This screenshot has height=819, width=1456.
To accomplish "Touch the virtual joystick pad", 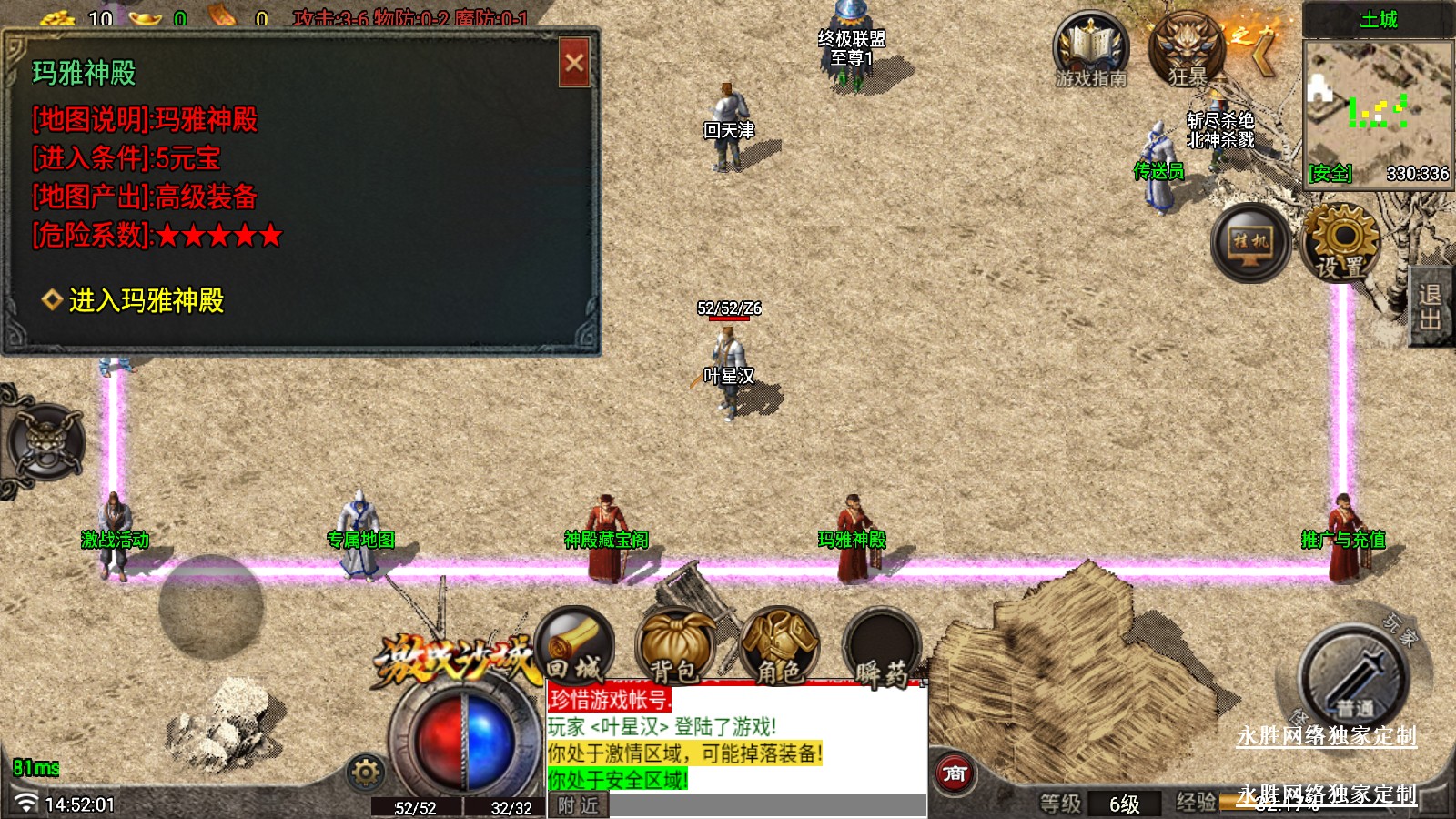I will point(211,606).
